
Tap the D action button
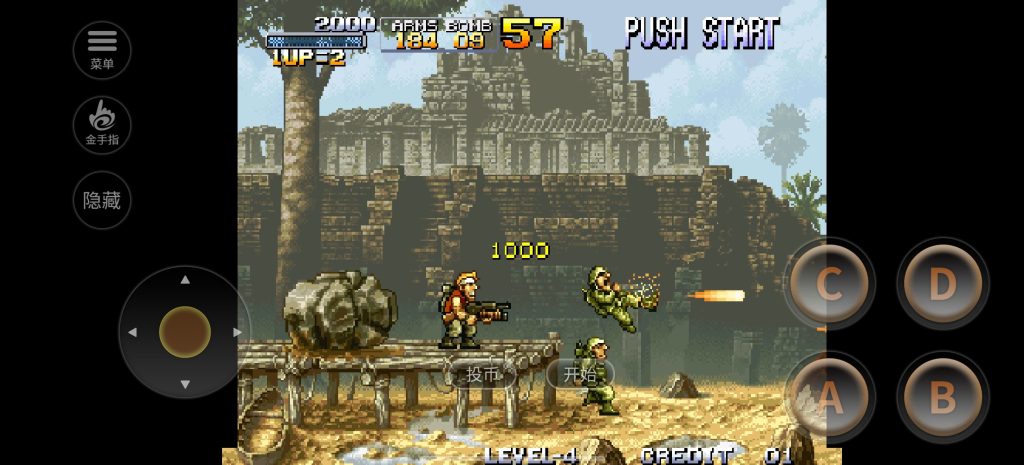(x=942, y=285)
